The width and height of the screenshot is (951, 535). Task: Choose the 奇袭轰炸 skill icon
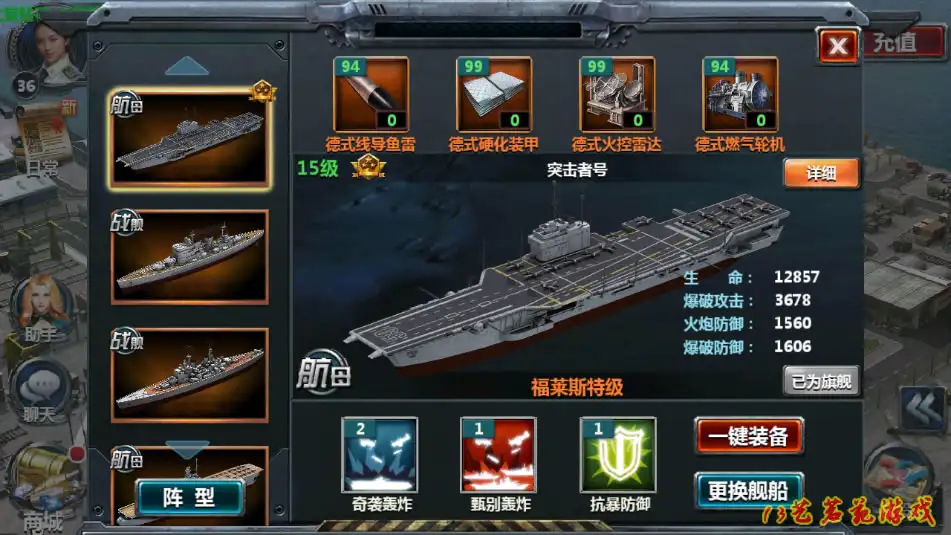379,455
